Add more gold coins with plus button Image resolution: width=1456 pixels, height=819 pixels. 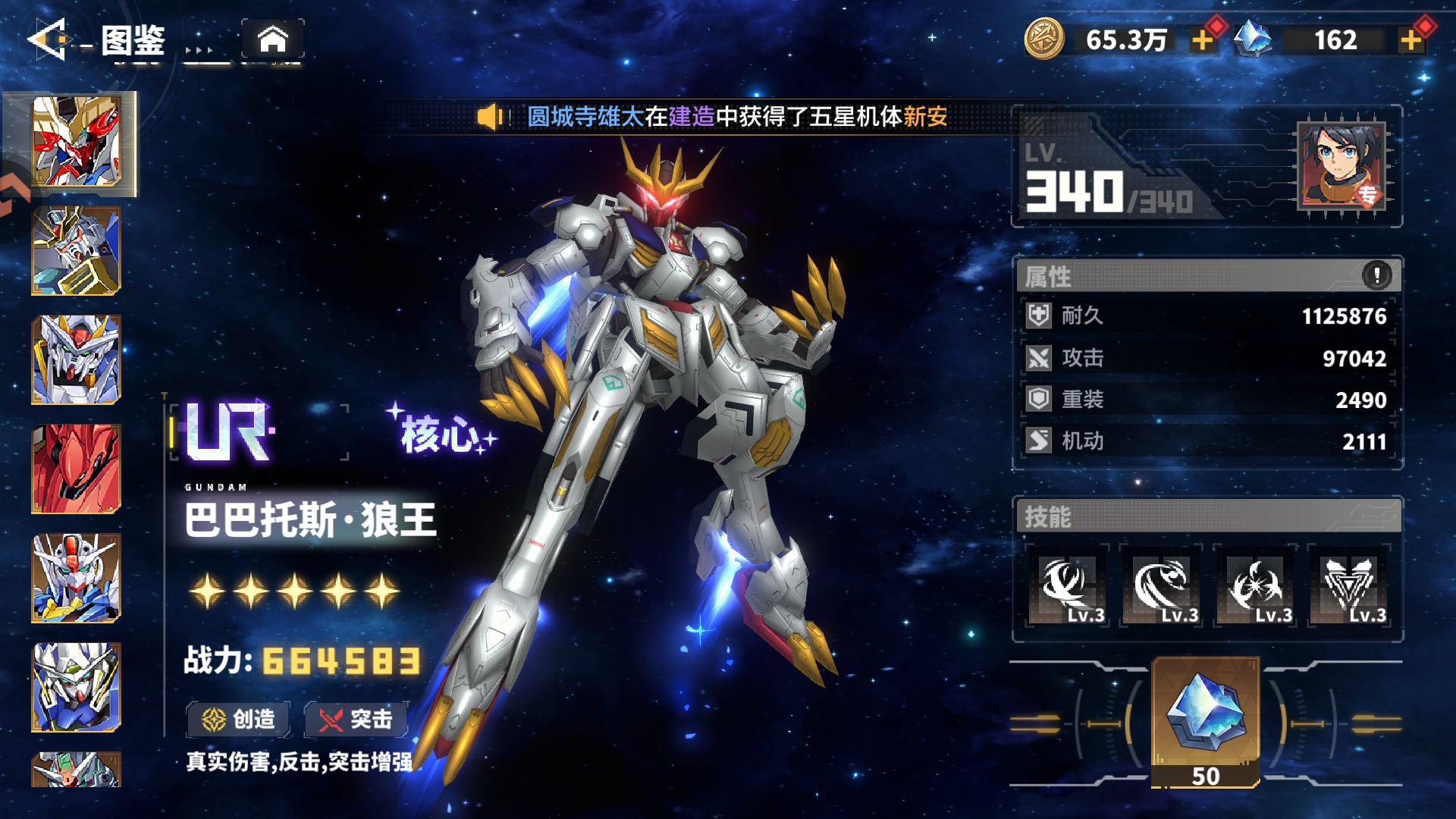(1203, 39)
